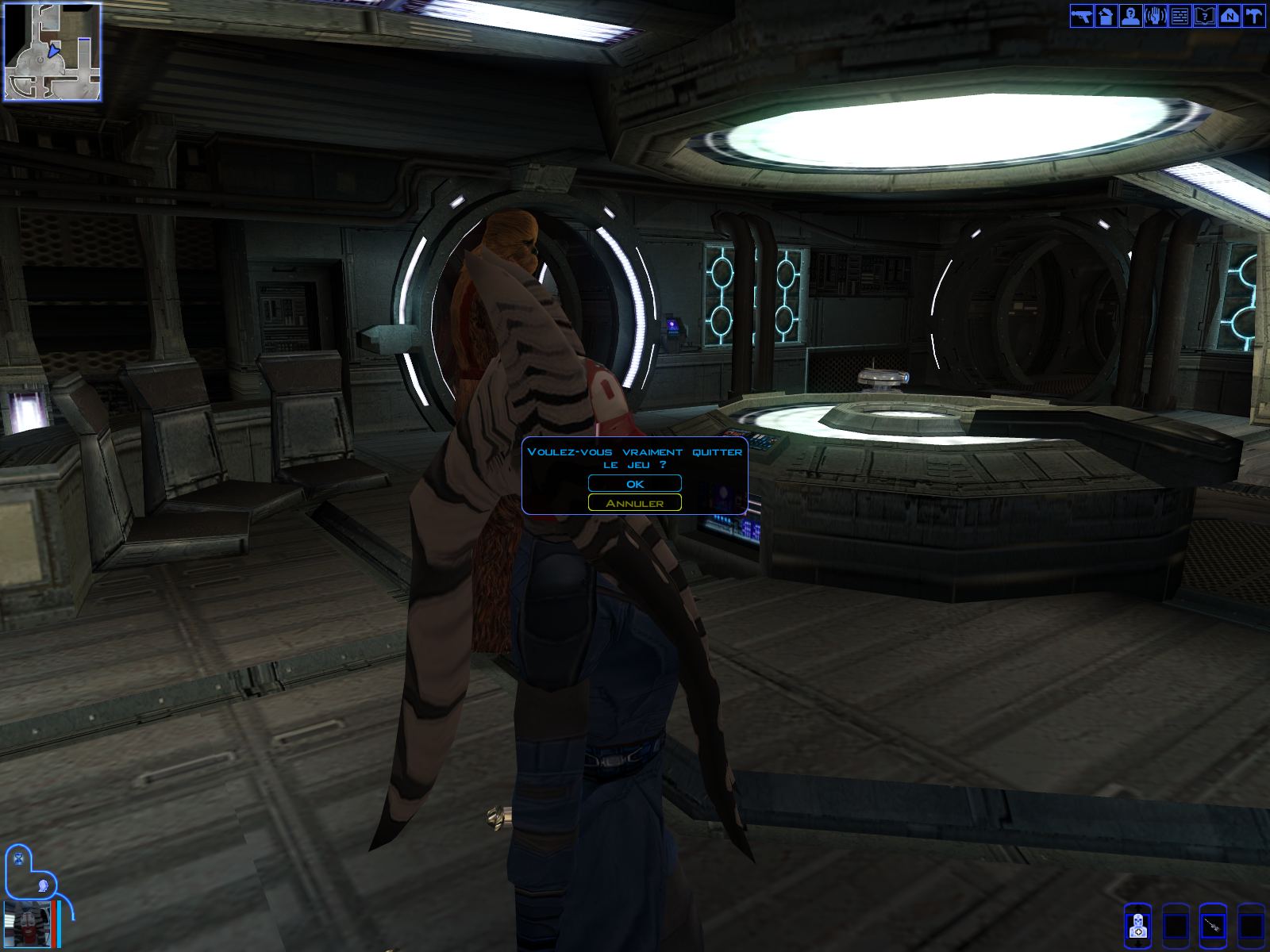Use the syringe stimulant slot
The width and height of the screenshot is (1270, 952).
click(1213, 926)
